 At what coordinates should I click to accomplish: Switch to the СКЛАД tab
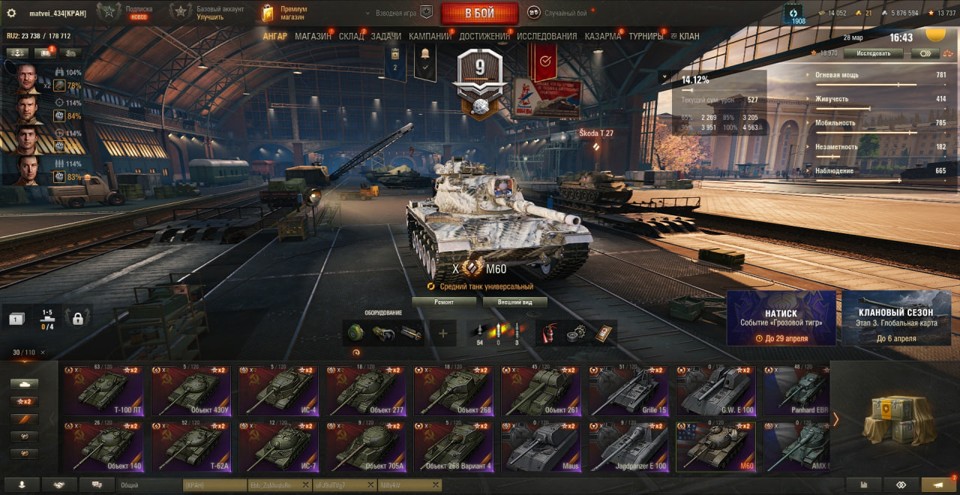351,36
